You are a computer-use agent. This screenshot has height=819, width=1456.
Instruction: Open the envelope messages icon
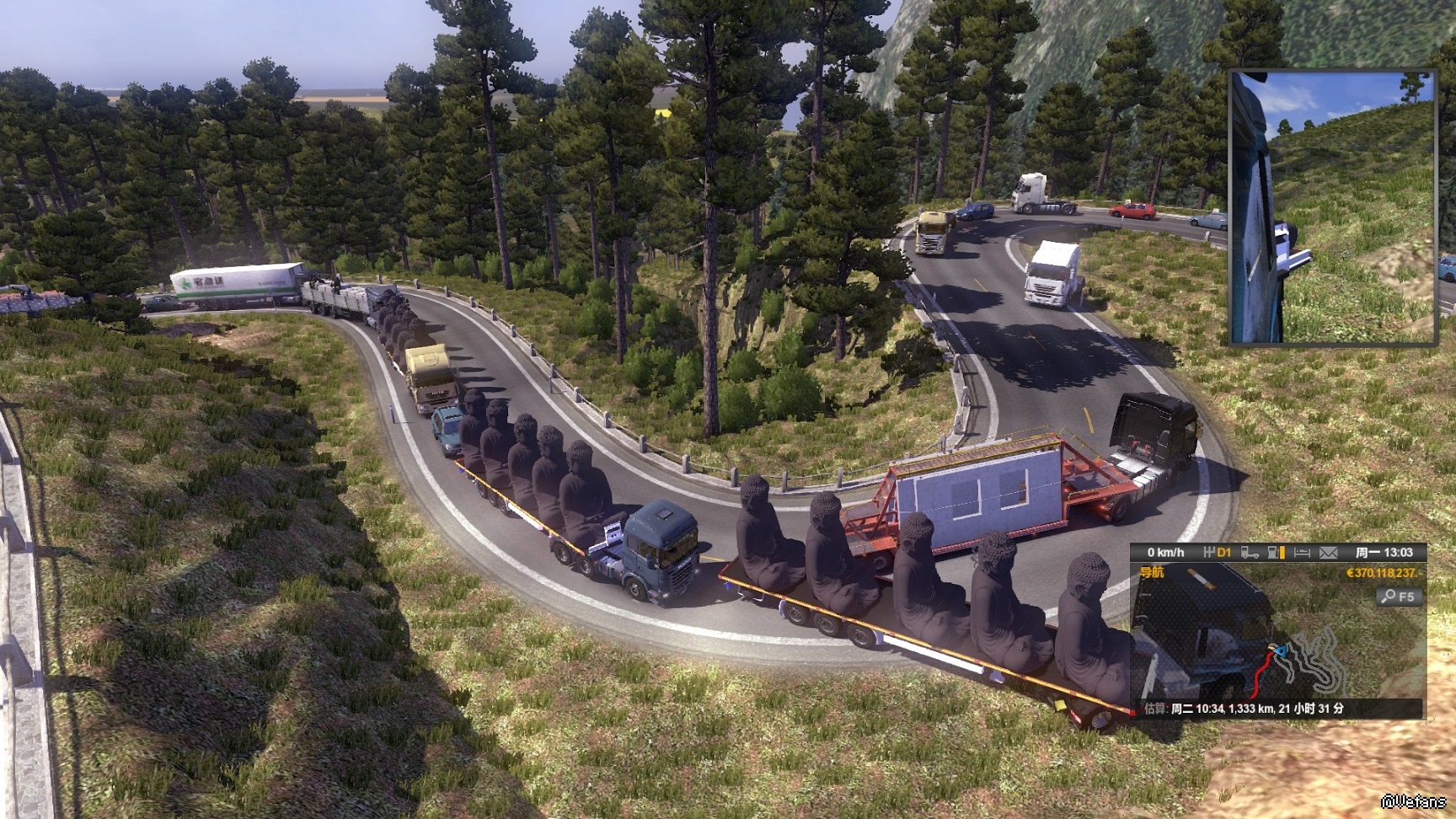1329,553
